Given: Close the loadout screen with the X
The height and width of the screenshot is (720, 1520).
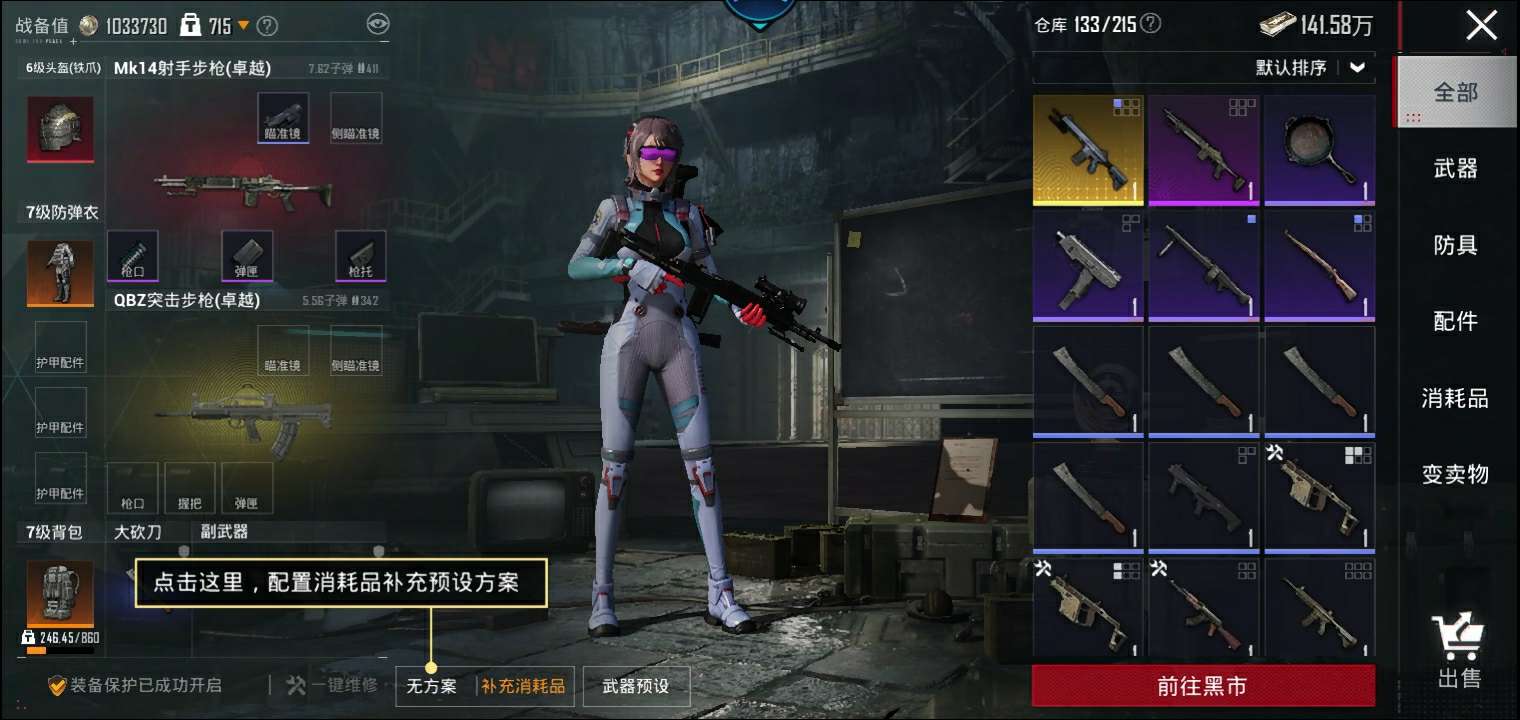Looking at the screenshot, I should pos(1481,25).
